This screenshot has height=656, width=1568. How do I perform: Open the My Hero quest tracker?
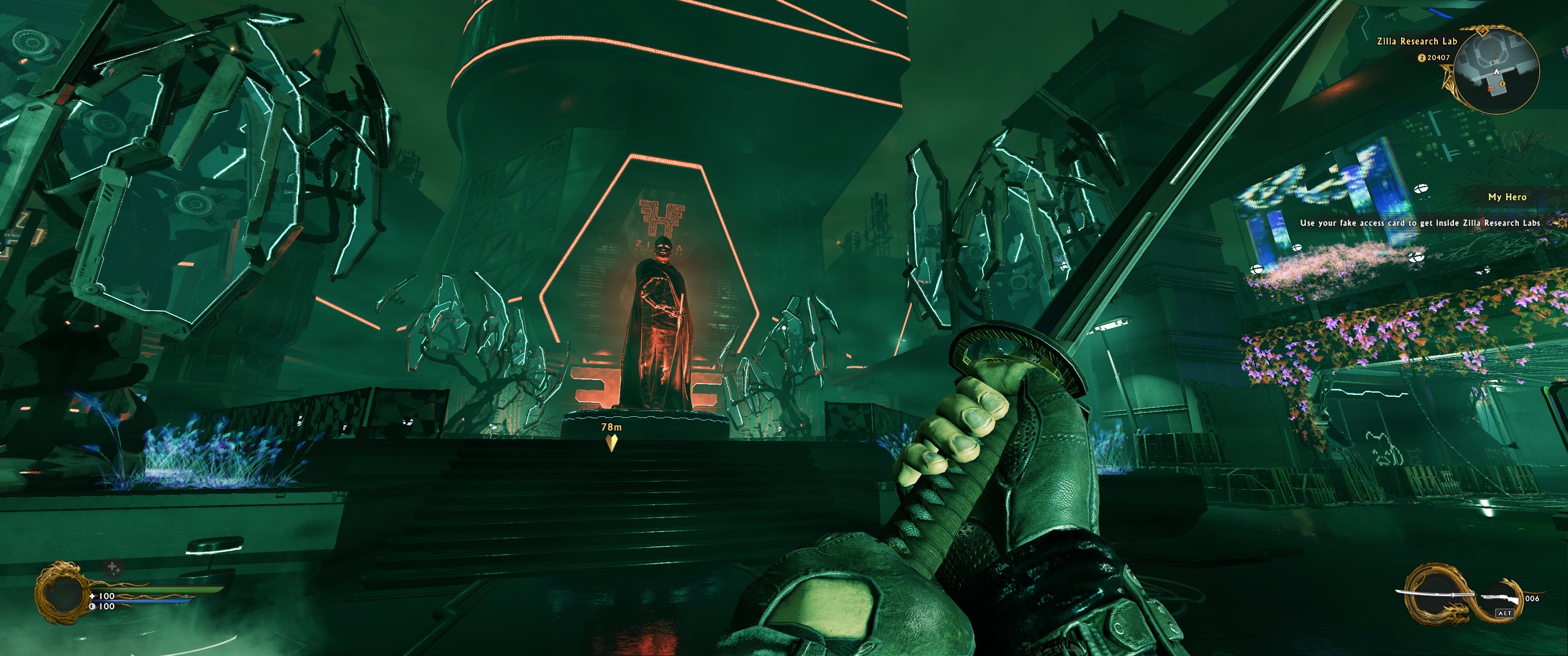pos(1507,197)
